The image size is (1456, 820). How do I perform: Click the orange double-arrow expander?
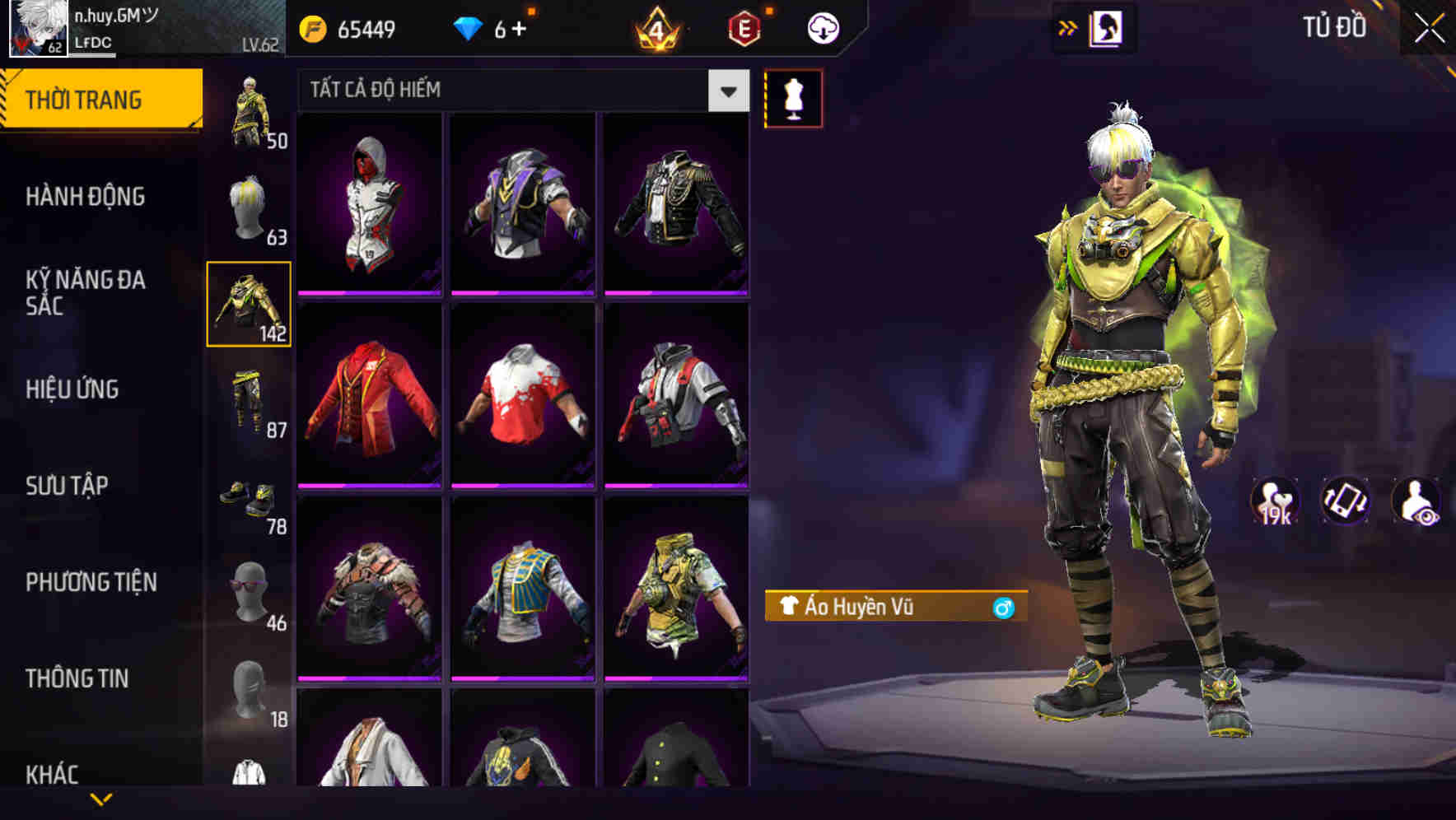tap(1067, 27)
